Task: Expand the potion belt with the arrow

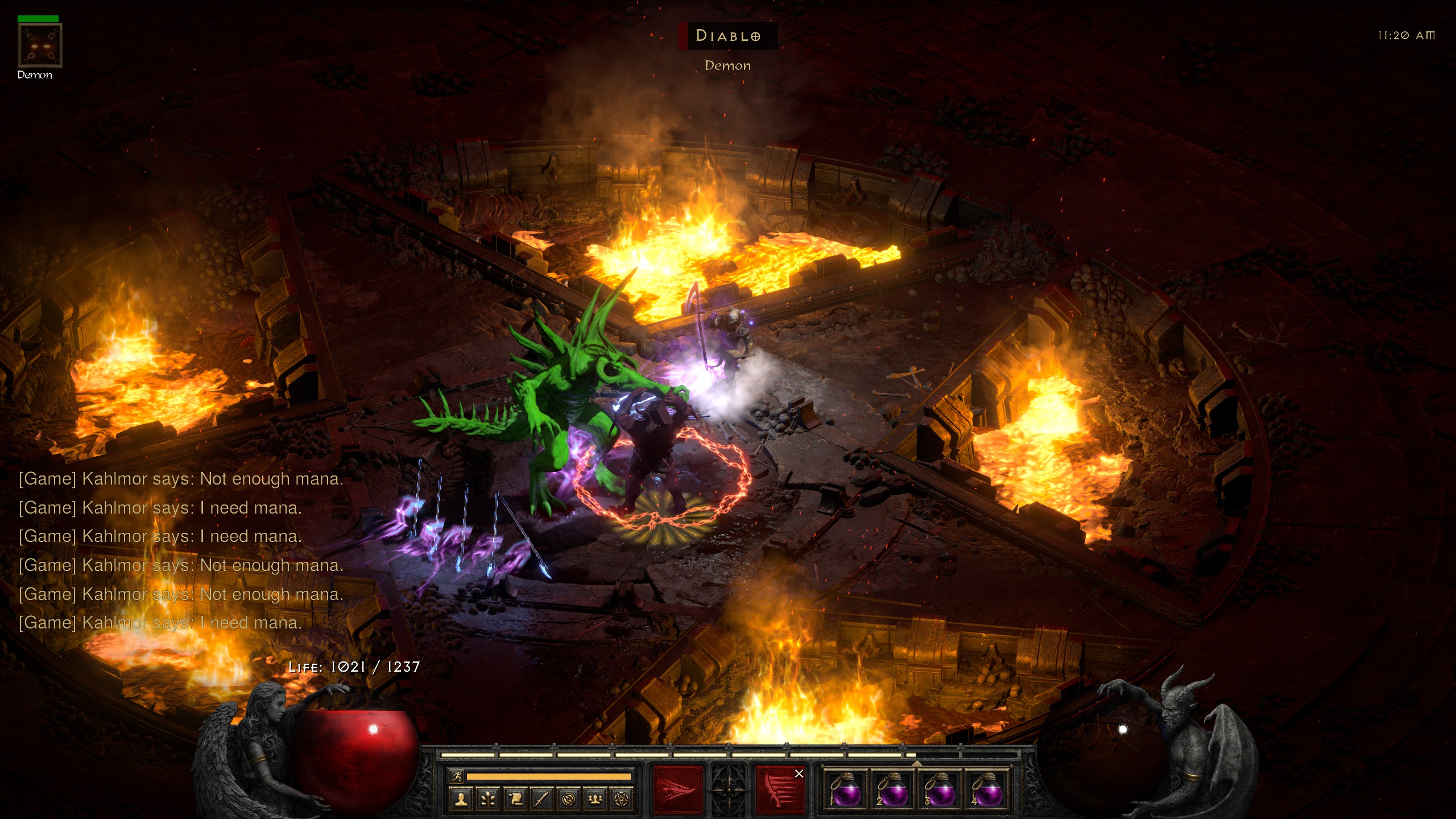Action: 917,762
